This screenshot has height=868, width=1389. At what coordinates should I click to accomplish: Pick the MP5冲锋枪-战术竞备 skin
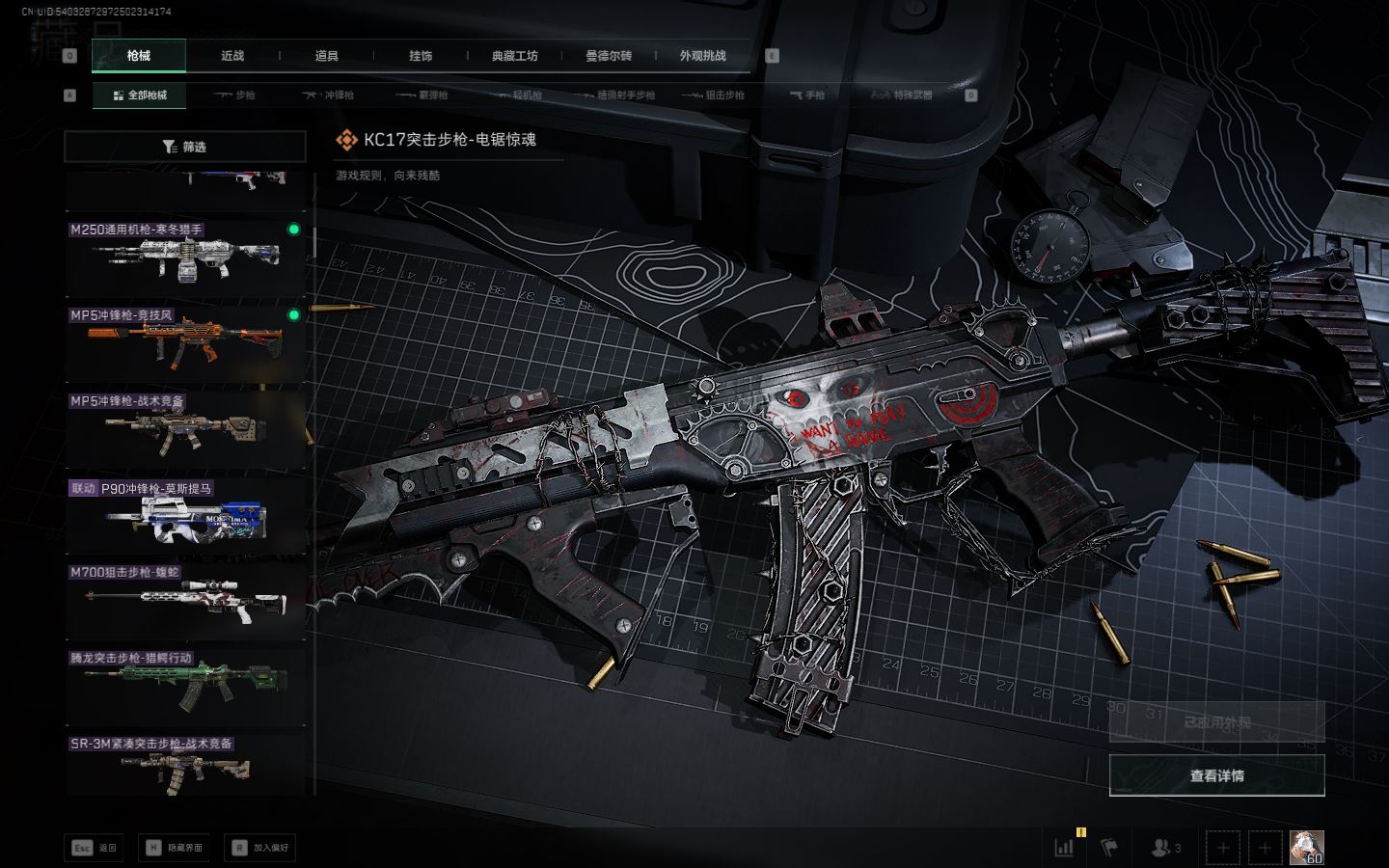point(185,426)
